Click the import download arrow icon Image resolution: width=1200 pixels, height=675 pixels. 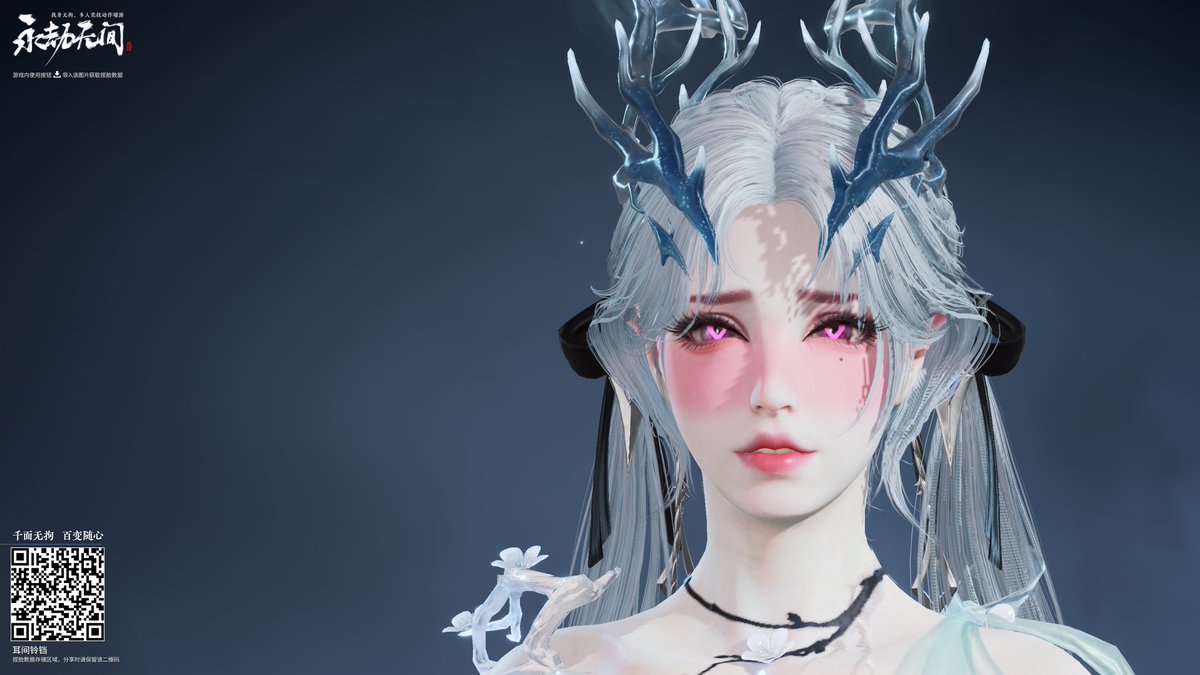click(57, 74)
